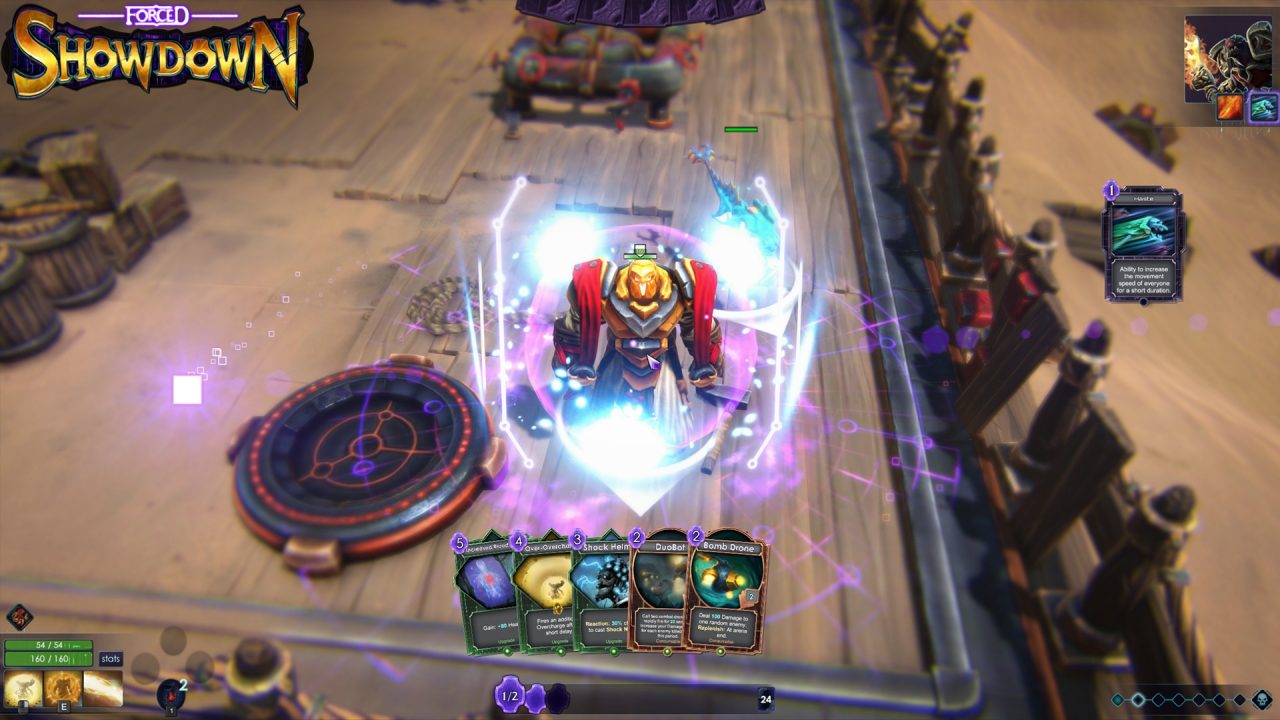Click the third glowing ability icon in the hotbar
The image size is (1280, 720).
click(x=100, y=687)
